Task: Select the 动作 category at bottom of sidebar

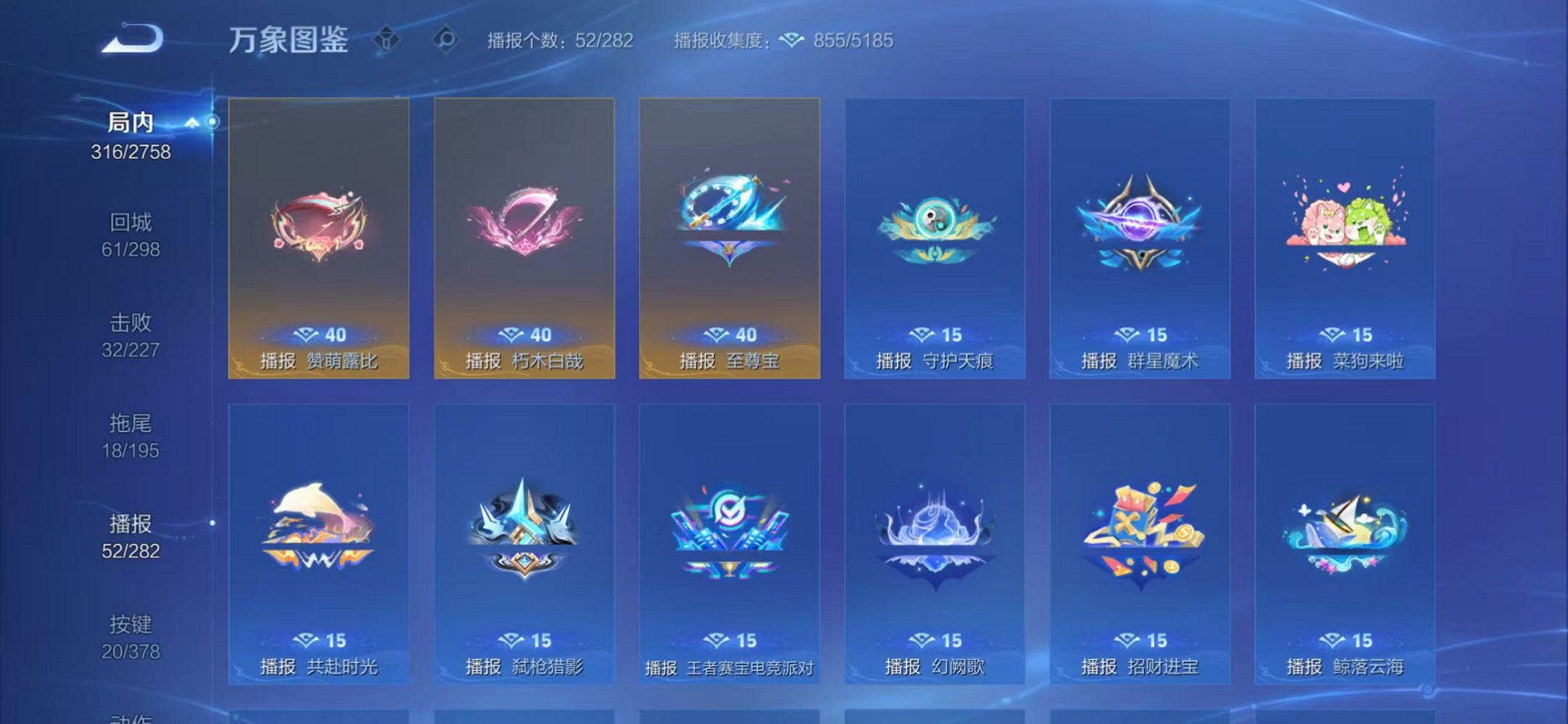Action: point(131,716)
